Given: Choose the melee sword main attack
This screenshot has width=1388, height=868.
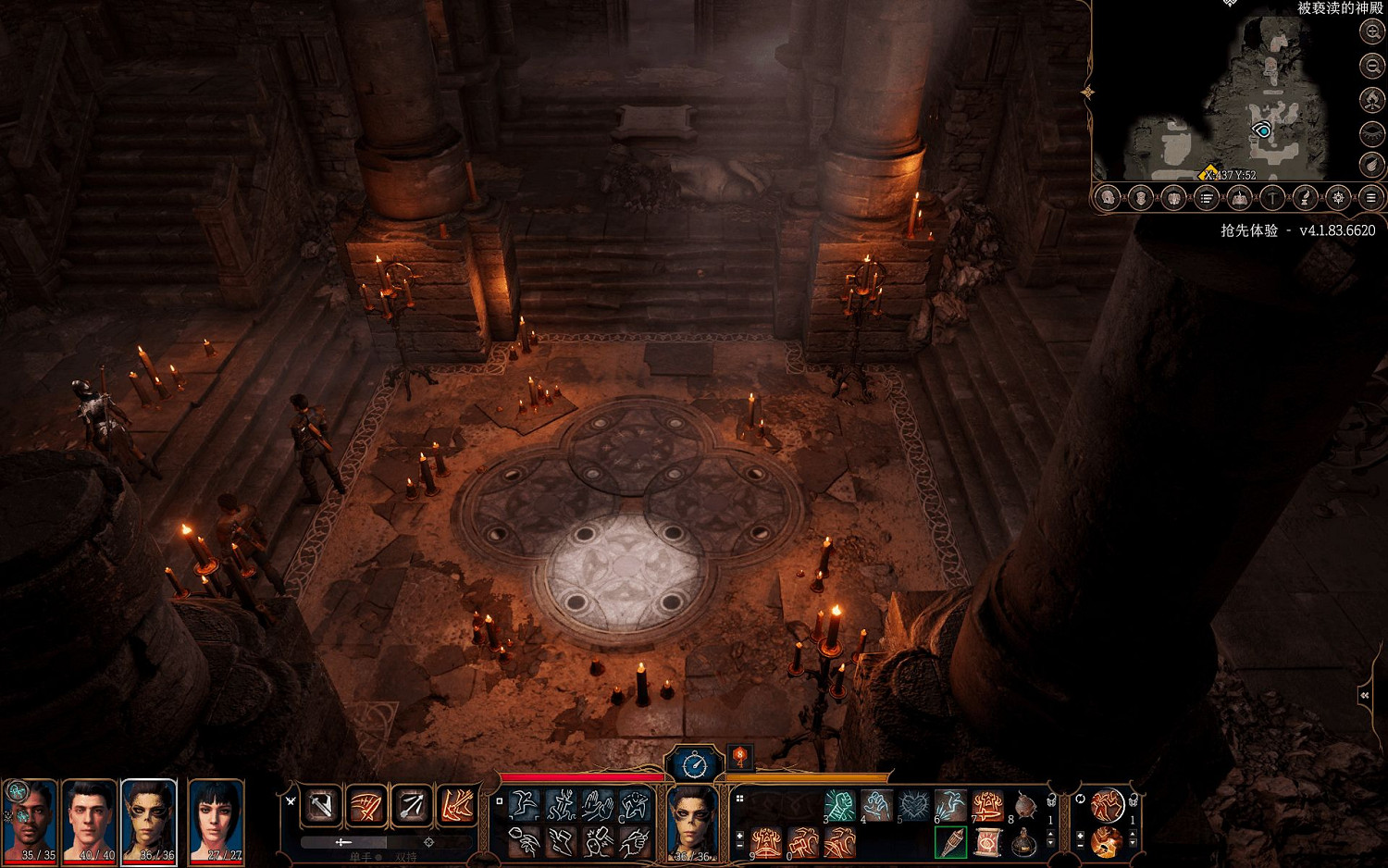Looking at the screenshot, I should (323, 807).
